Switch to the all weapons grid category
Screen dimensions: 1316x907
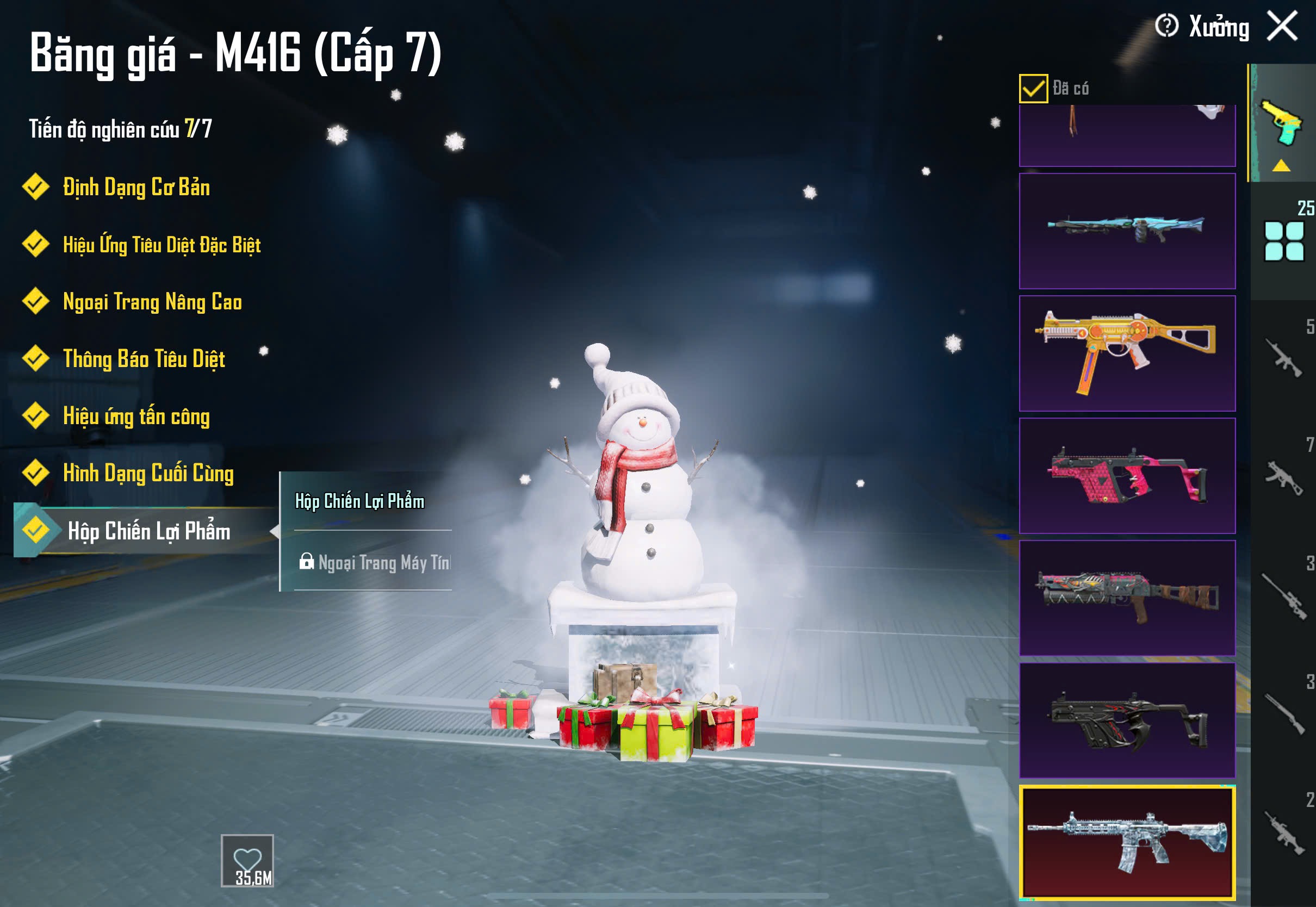[x=1283, y=241]
